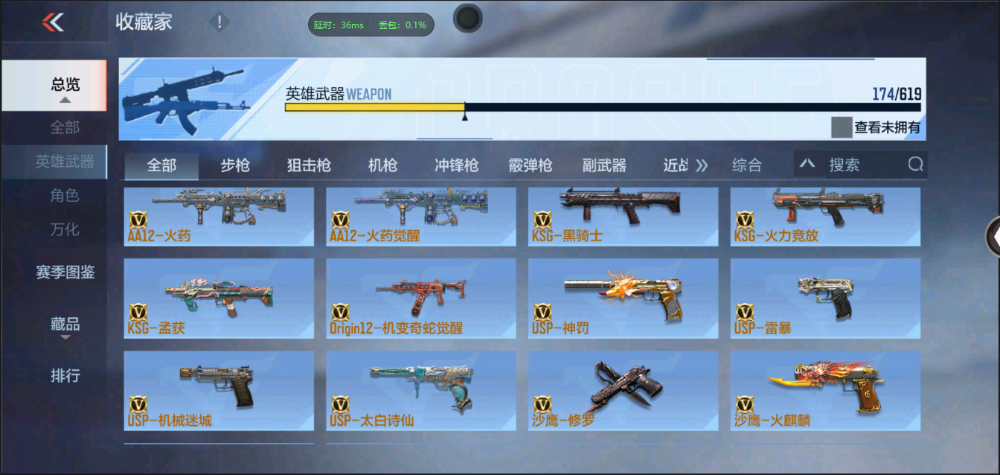
Task: Switch to the 步枪 rifle tab
Action: (x=235, y=165)
